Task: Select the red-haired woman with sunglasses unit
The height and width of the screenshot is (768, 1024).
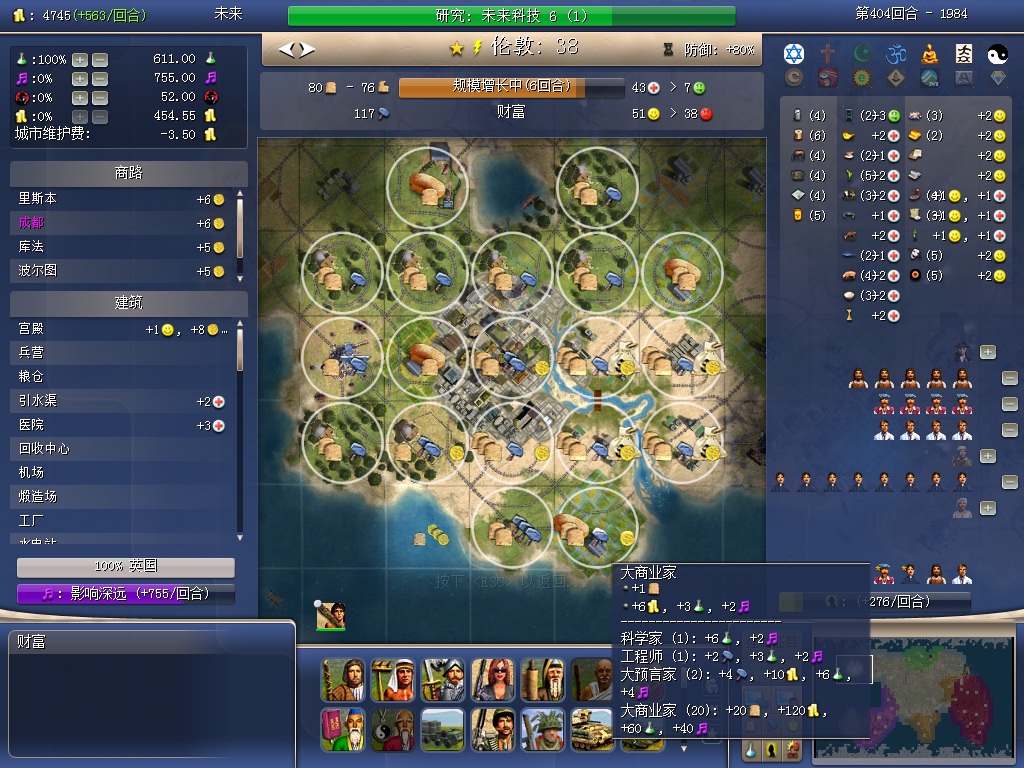Action: (492, 680)
